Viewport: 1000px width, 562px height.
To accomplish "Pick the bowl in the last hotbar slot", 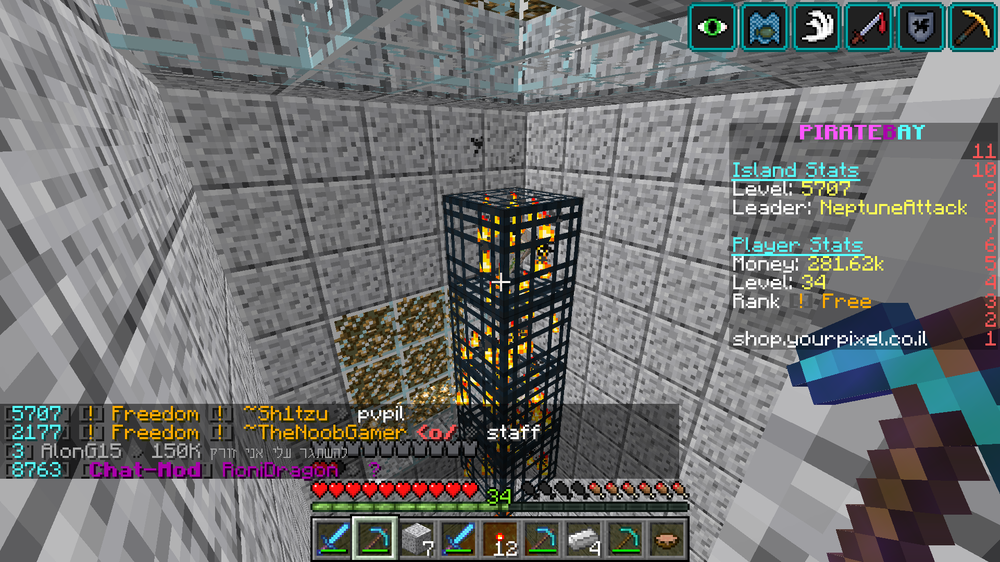I will pyautogui.click(x=665, y=539).
